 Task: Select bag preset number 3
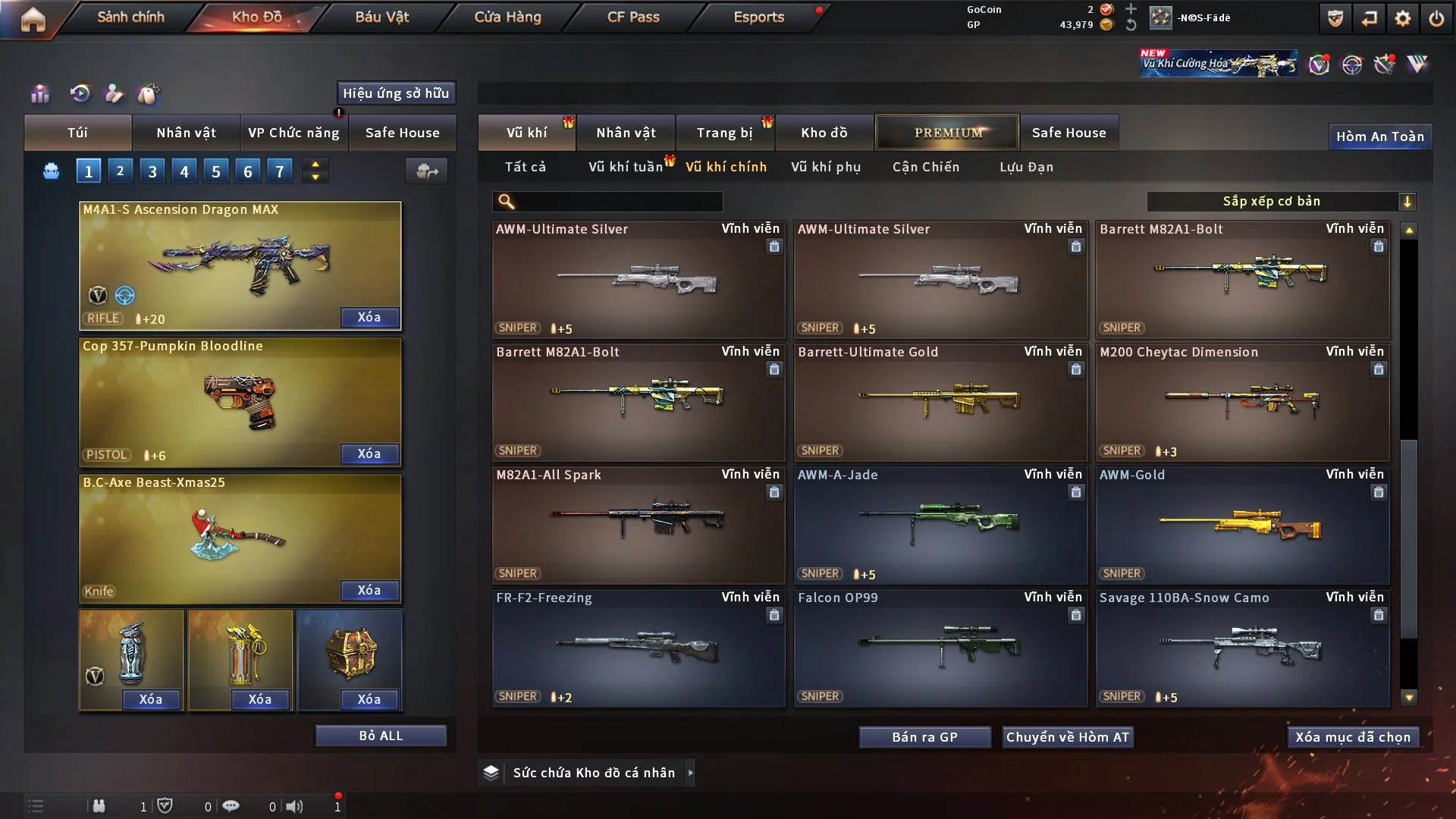152,171
